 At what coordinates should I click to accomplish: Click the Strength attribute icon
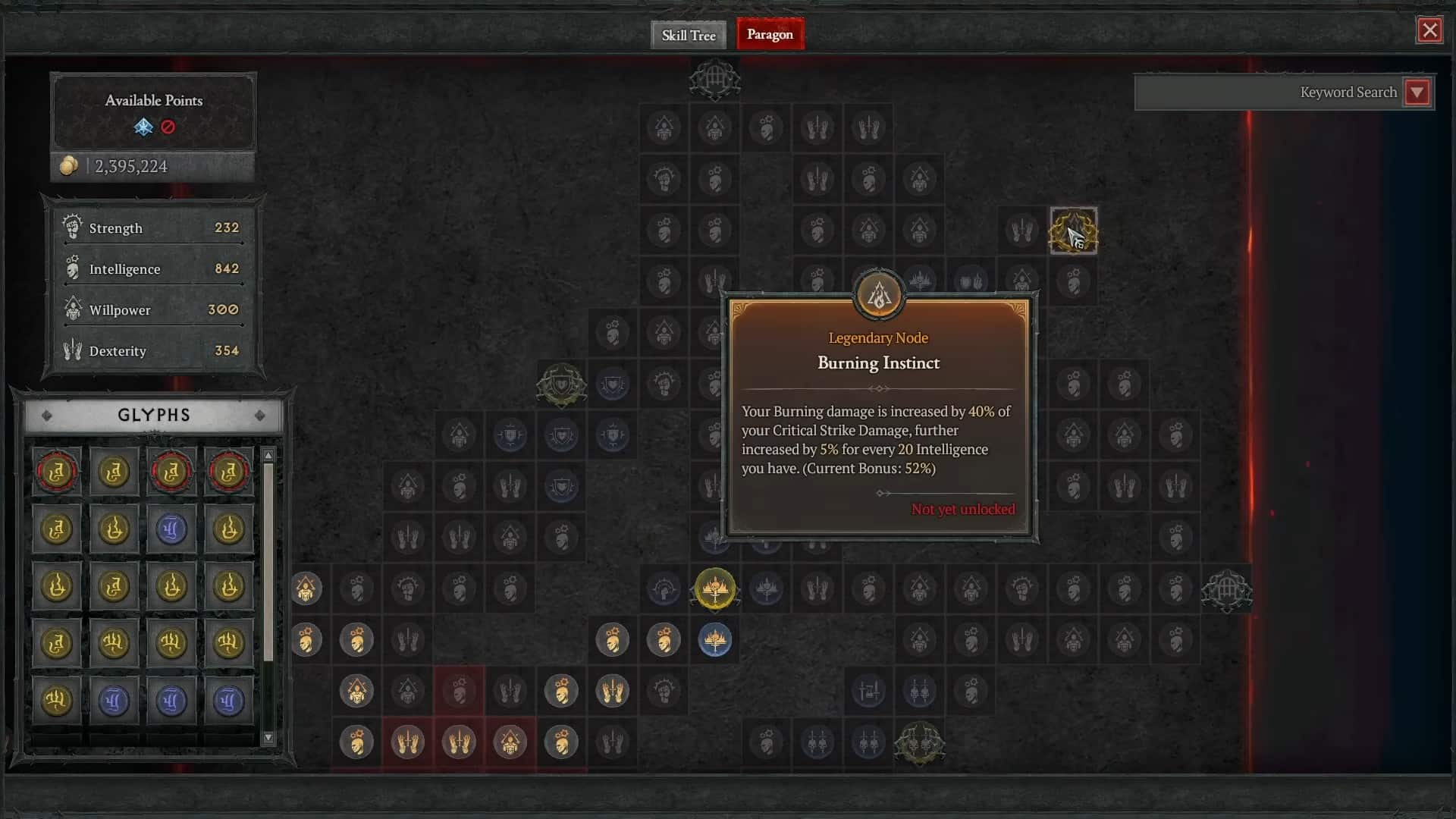[72, 227]
